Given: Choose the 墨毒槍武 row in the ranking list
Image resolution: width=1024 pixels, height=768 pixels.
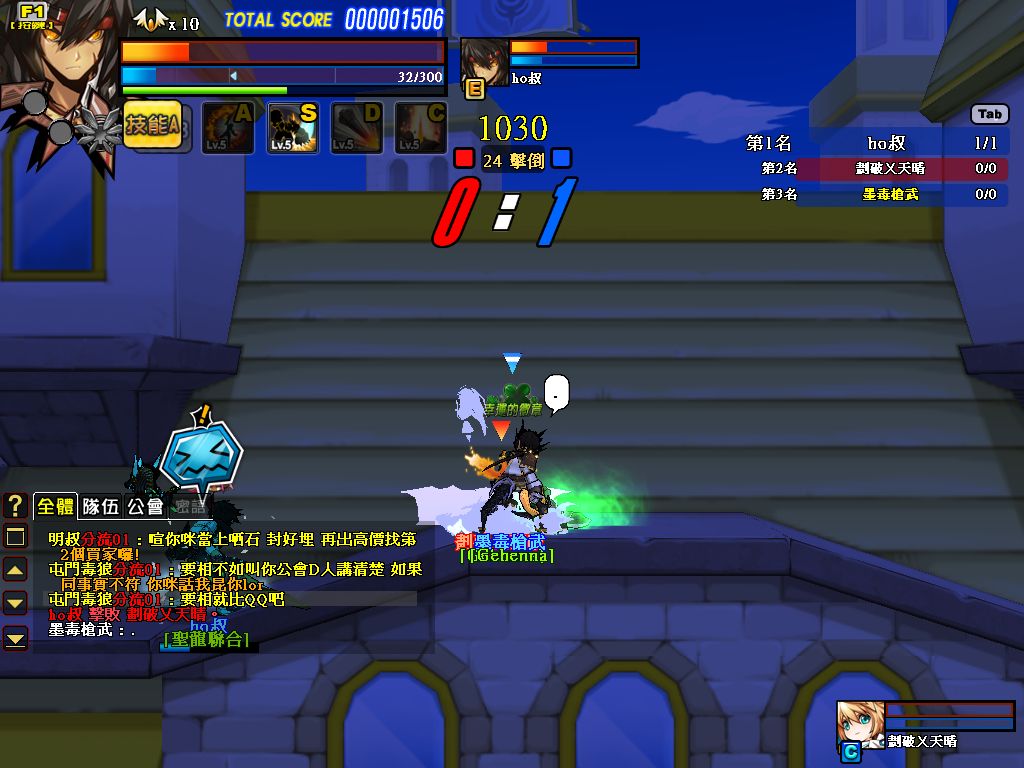Looking at the screenshot, I should tap(876, 194).
